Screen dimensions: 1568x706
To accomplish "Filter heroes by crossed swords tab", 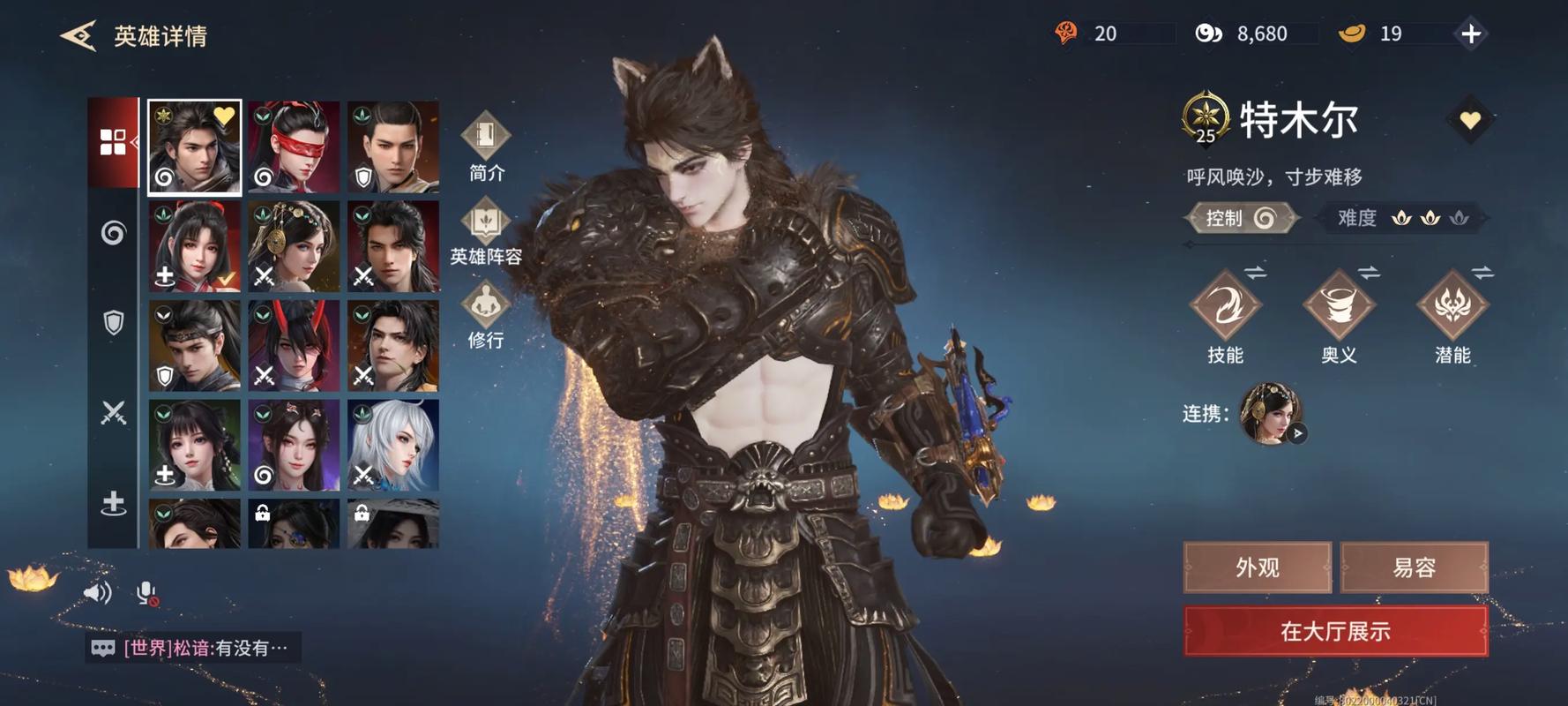I will point(113,412).
